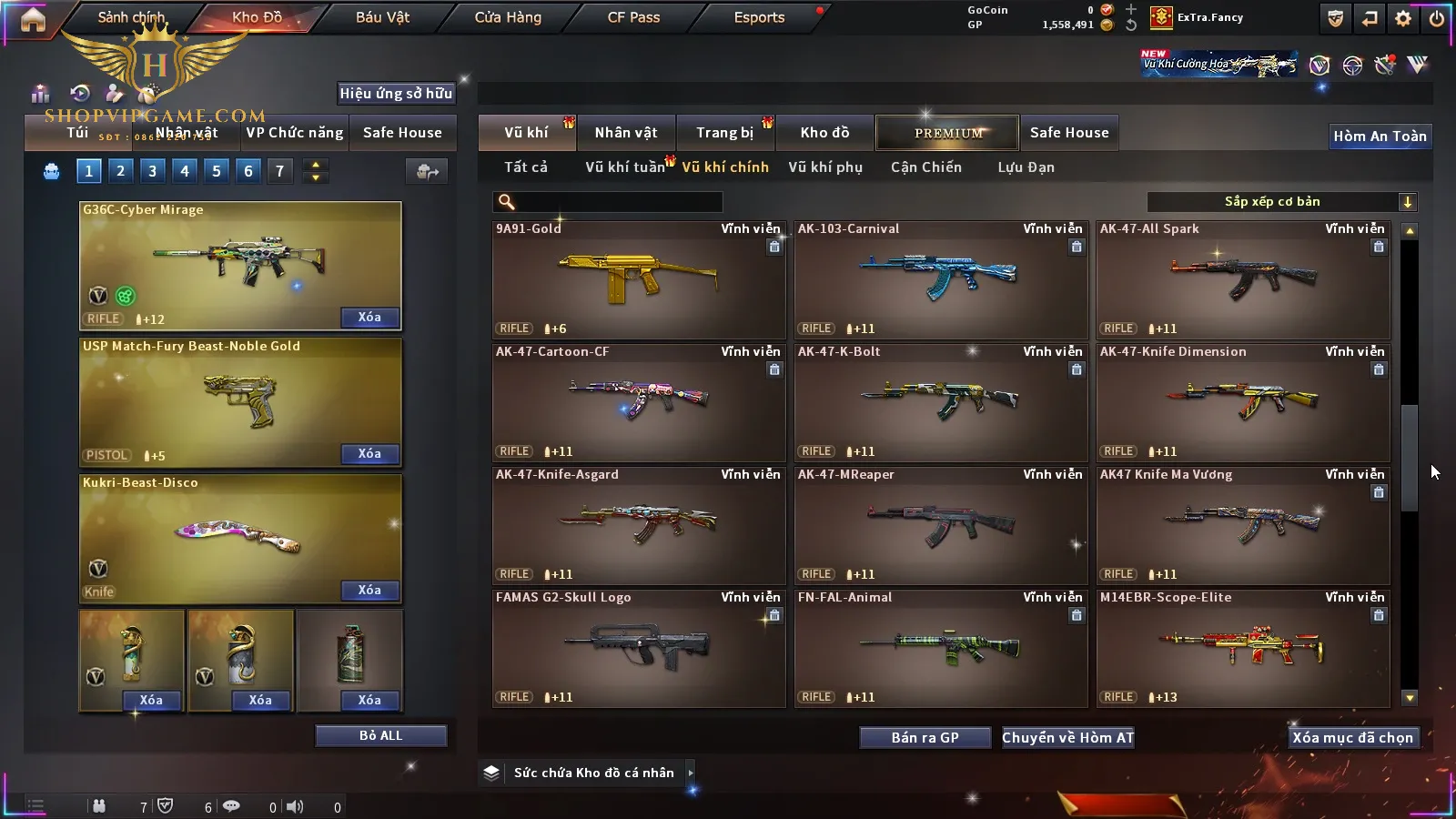The height and width of the screenshot is (819, 1456).
Task: Move item with Chuyển về Hòm AT
Action: [x=1067, y=738]
